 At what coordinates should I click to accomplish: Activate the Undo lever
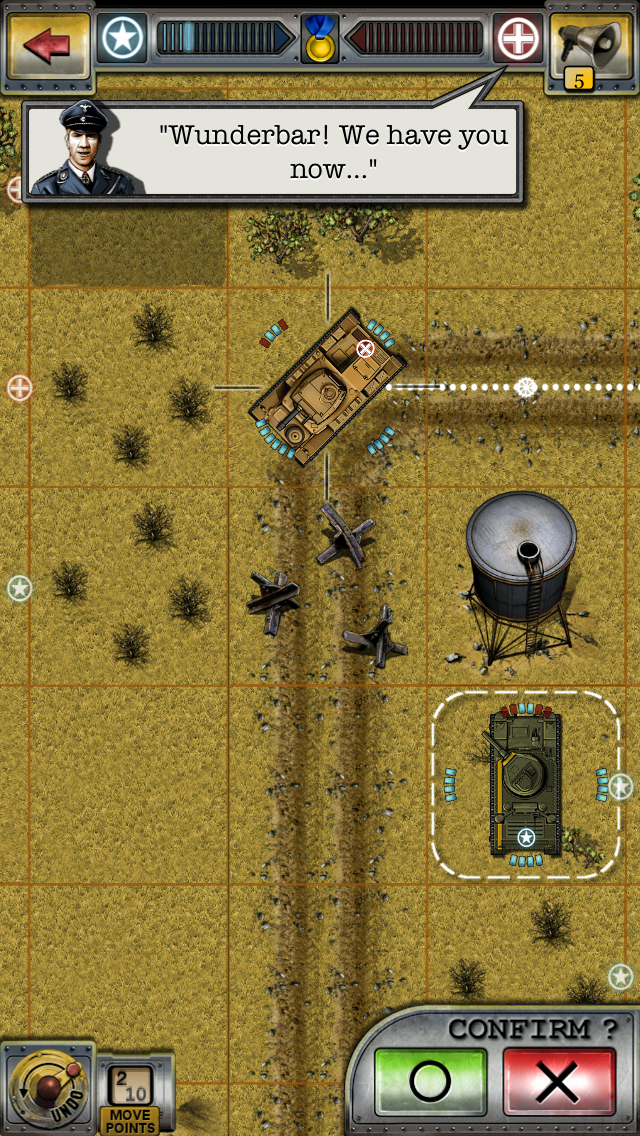(x=47, y=1087)
